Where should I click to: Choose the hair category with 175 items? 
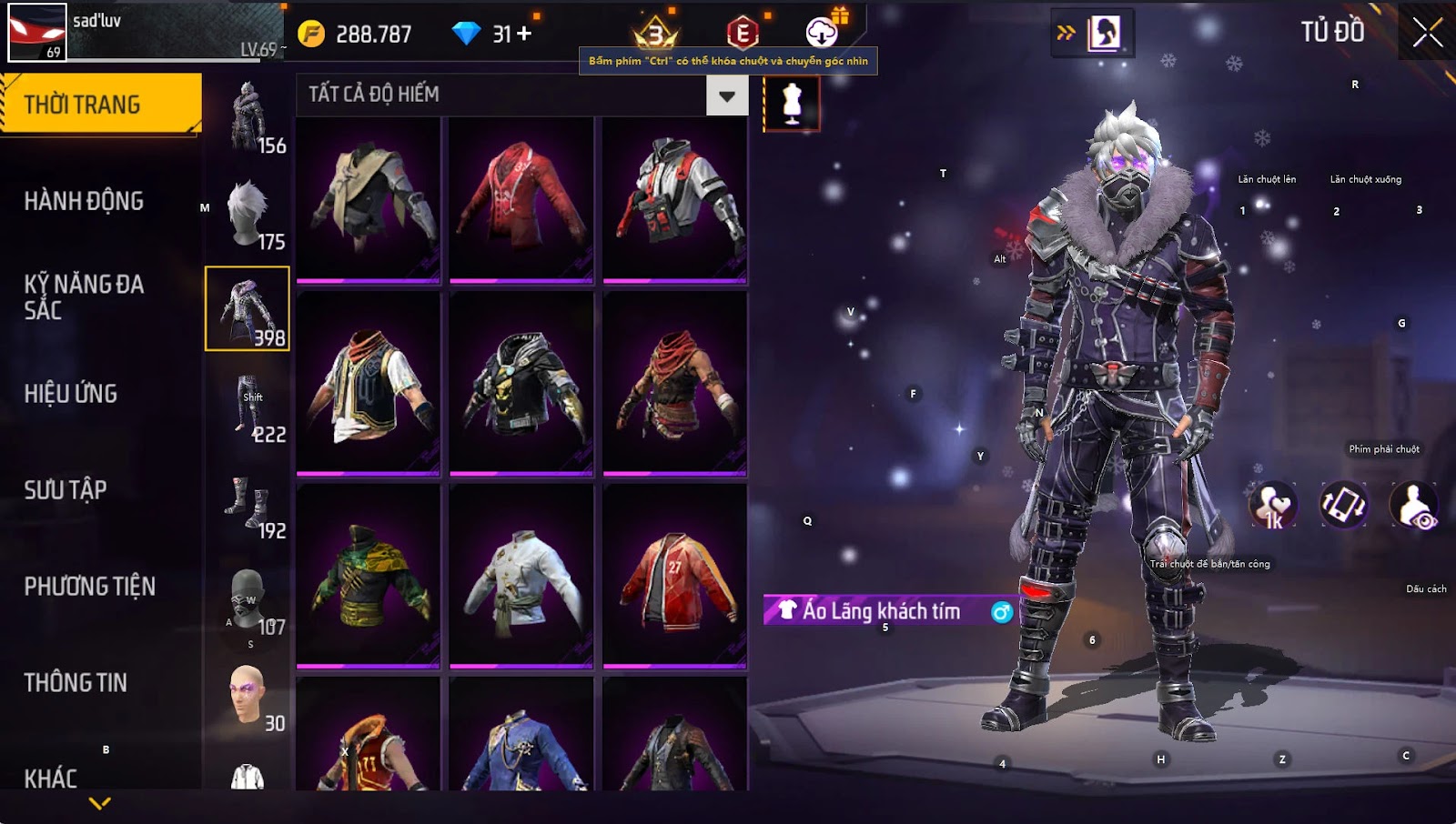pyautogui.click(x=248, y=213)
